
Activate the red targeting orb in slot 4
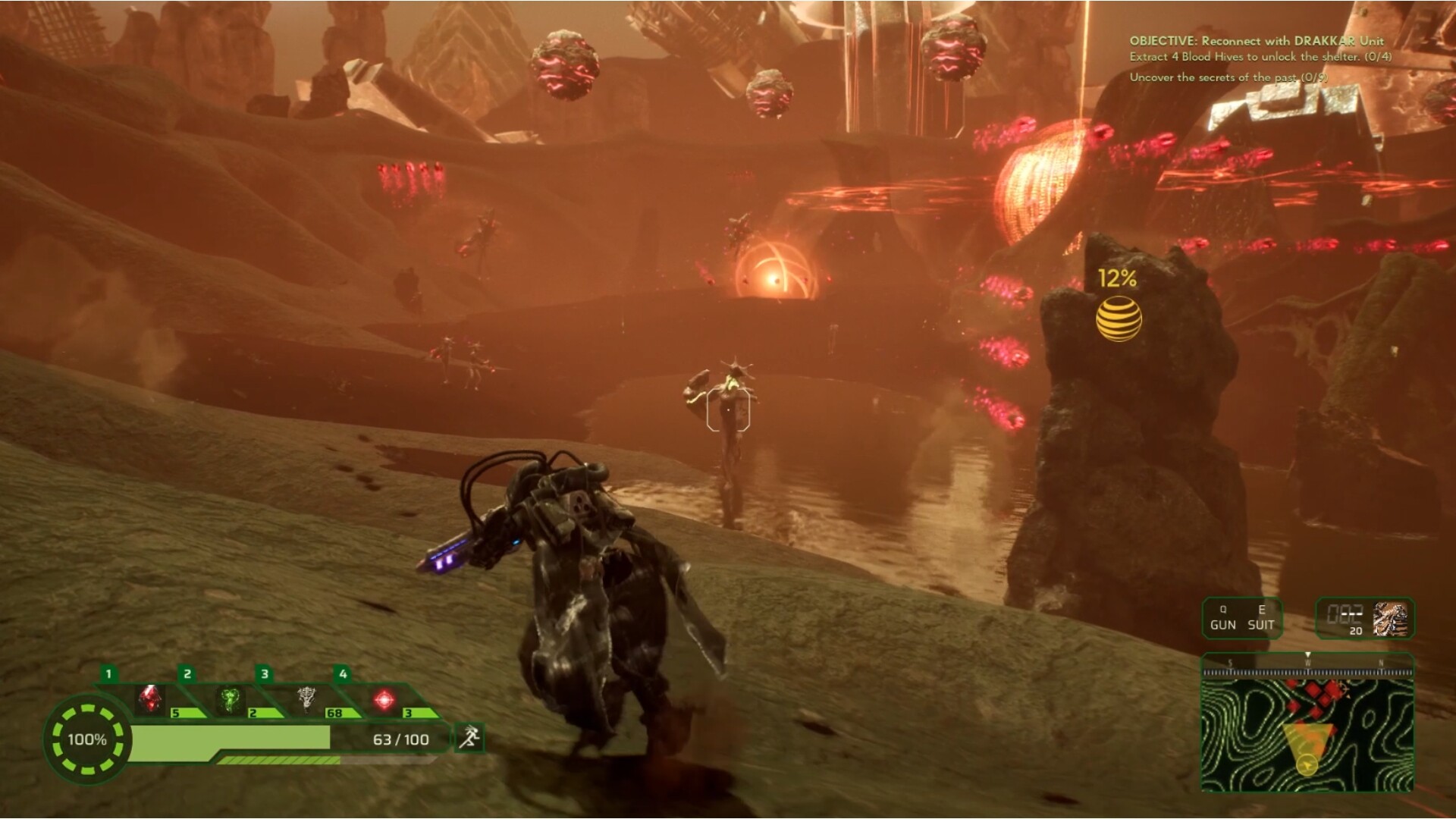tap(384, 699)
